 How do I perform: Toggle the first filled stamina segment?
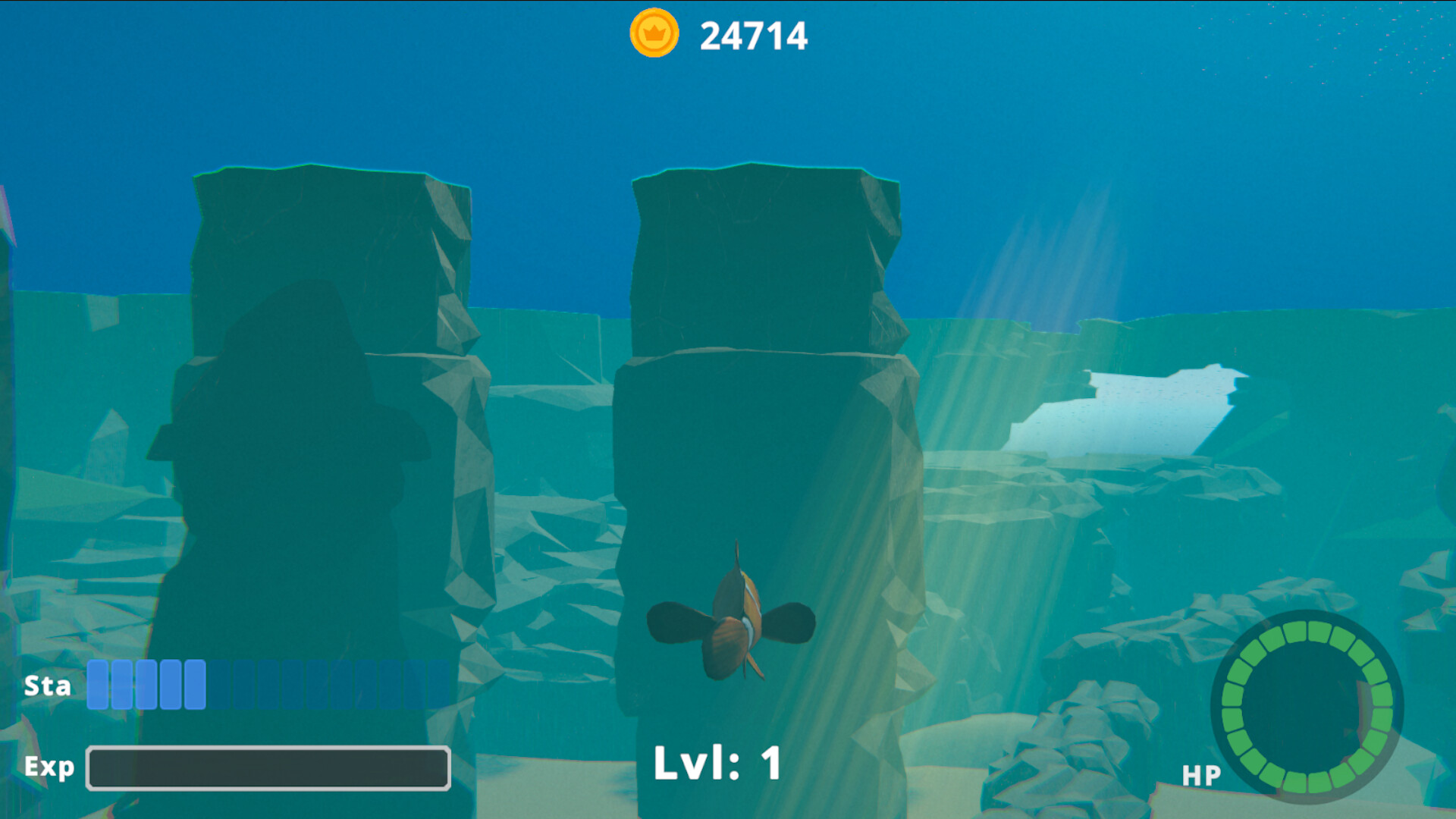(x=96, y=685)
